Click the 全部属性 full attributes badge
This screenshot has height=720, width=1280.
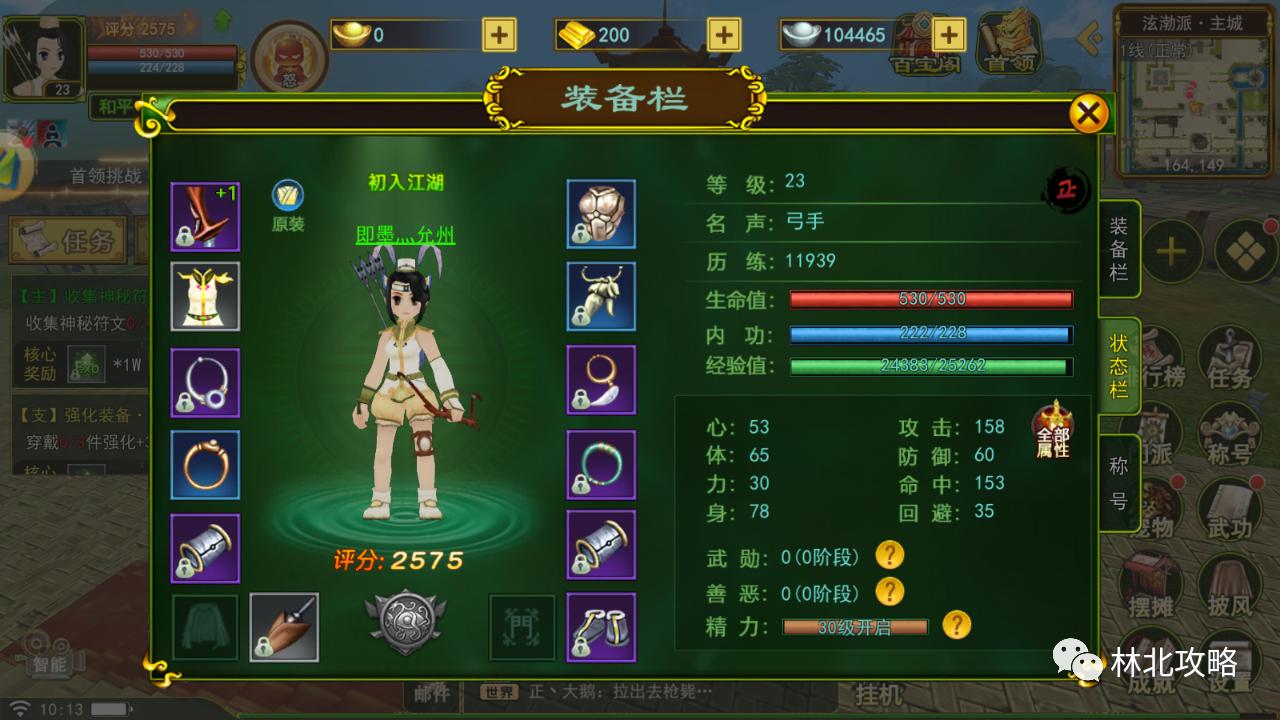pos(1050,437)
